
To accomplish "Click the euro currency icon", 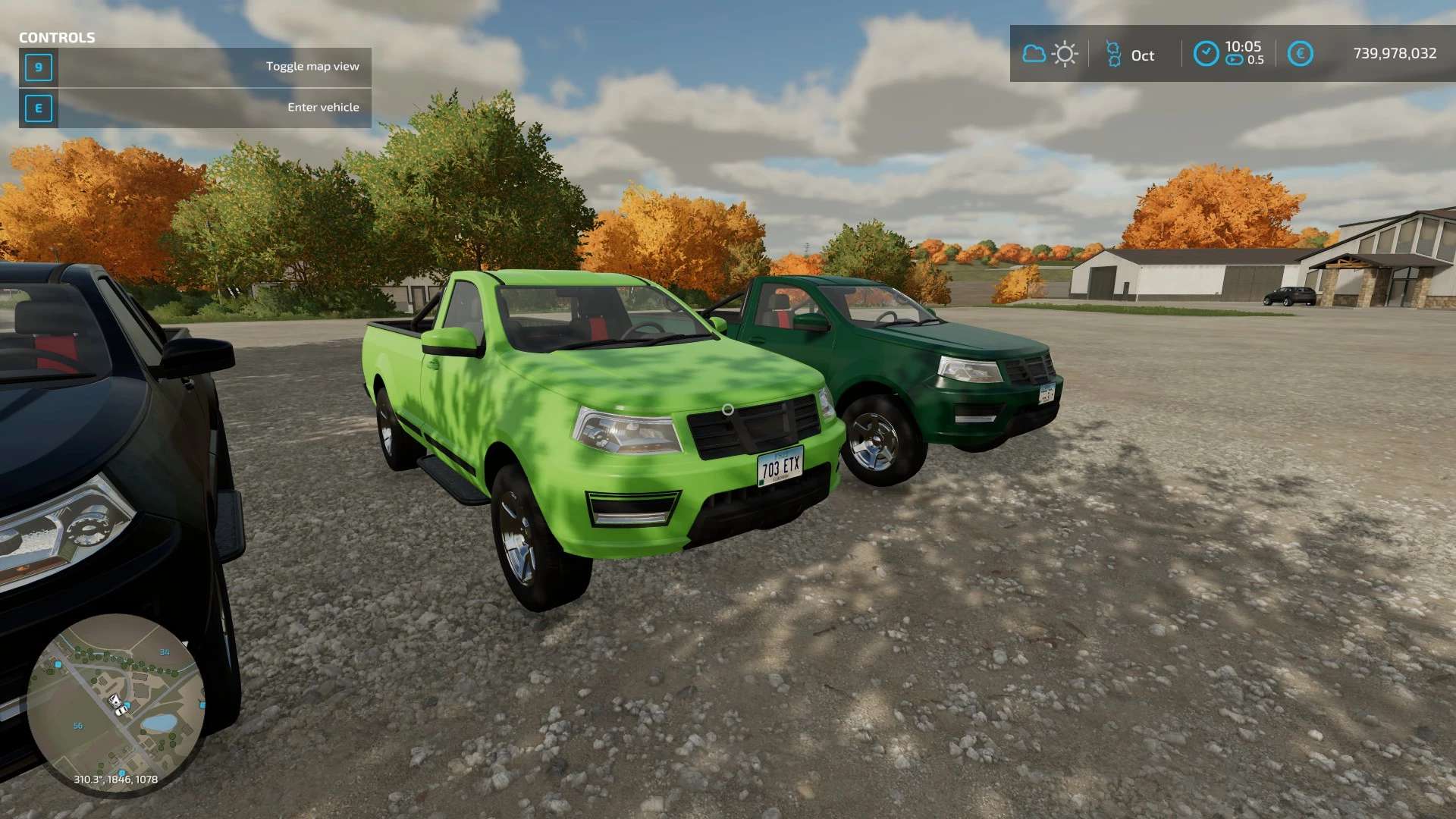I will 1300,54.
